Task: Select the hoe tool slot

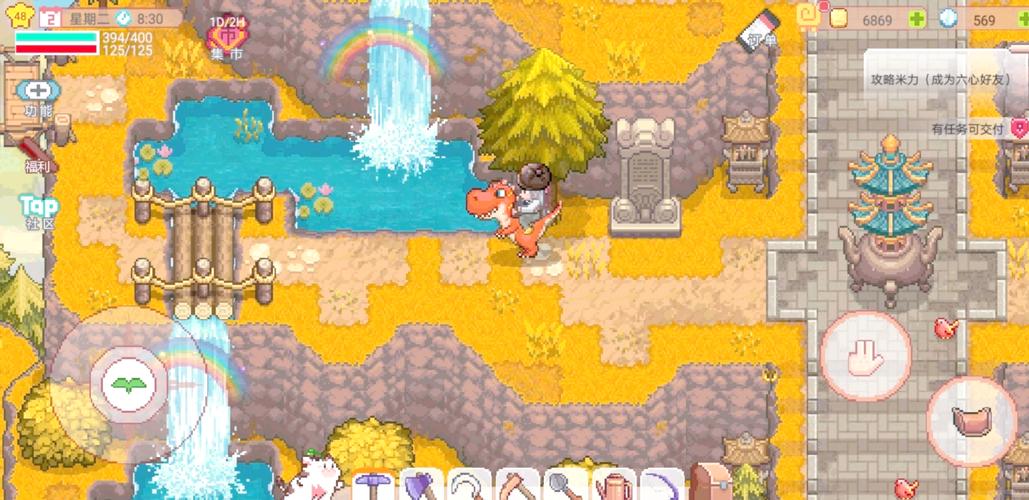Action: [x=518, y=486]
